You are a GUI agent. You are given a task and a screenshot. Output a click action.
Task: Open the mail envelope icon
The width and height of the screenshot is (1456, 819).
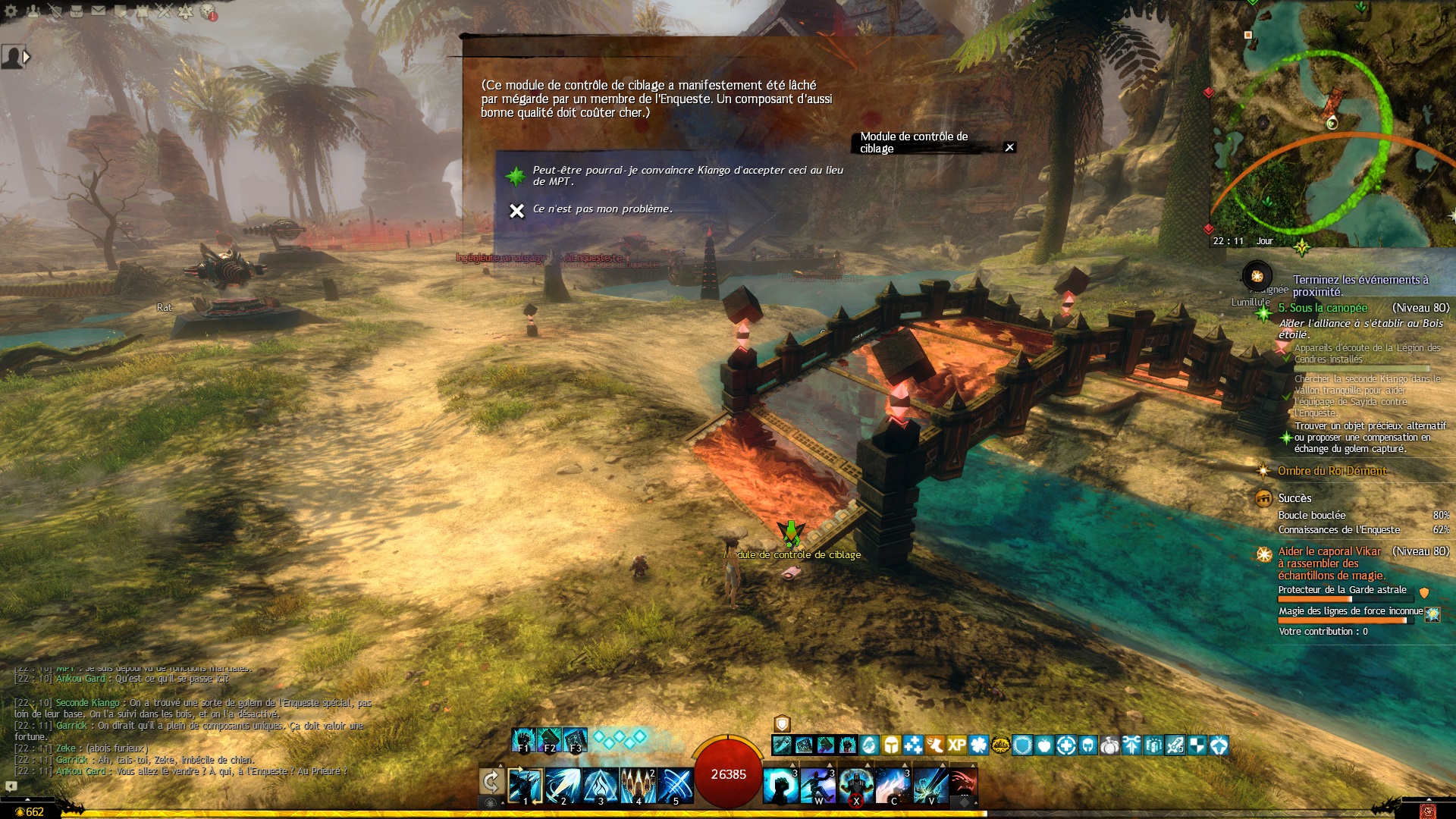99,11
